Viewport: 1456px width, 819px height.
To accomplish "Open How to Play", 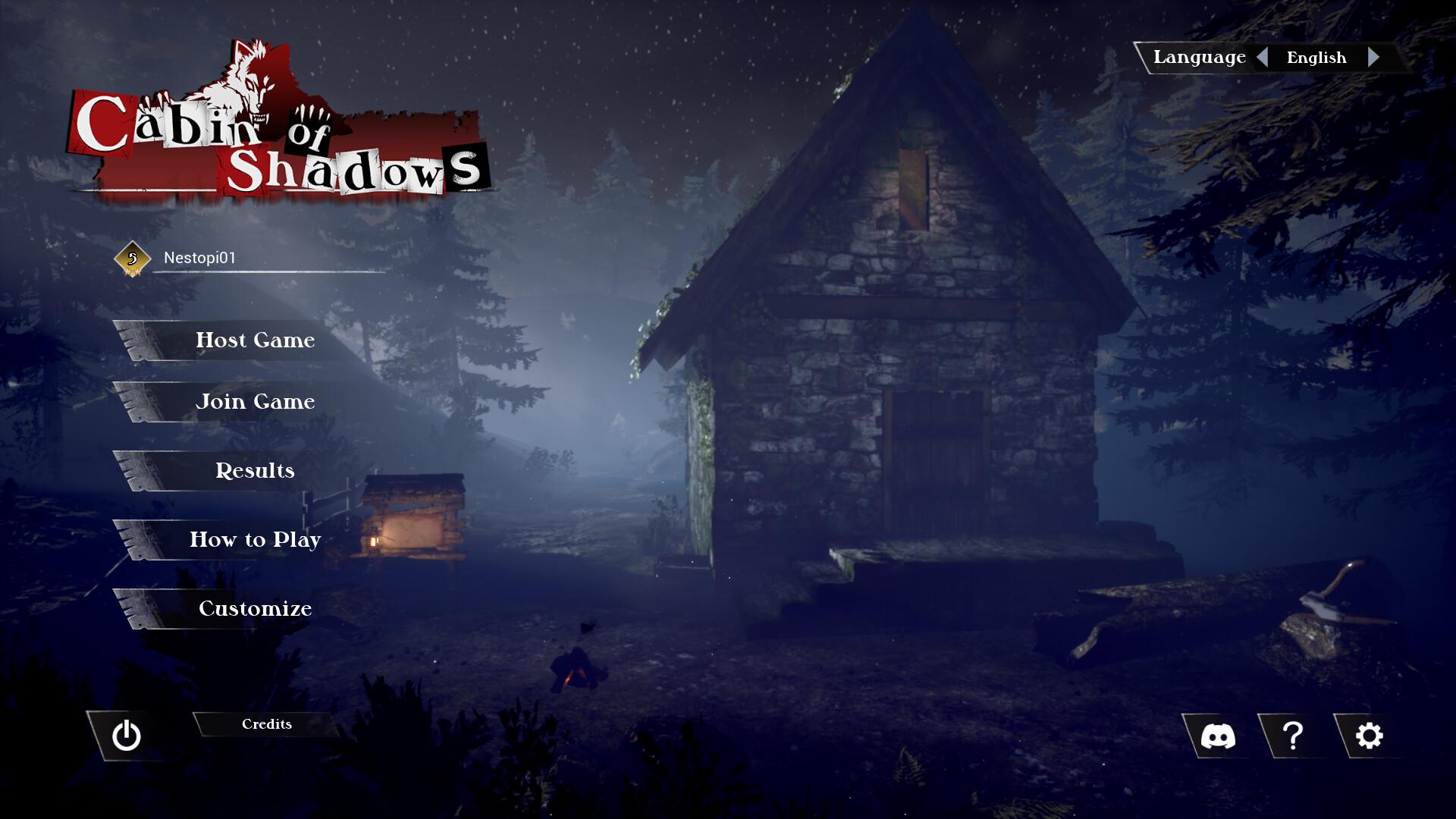I will point(256,540).
